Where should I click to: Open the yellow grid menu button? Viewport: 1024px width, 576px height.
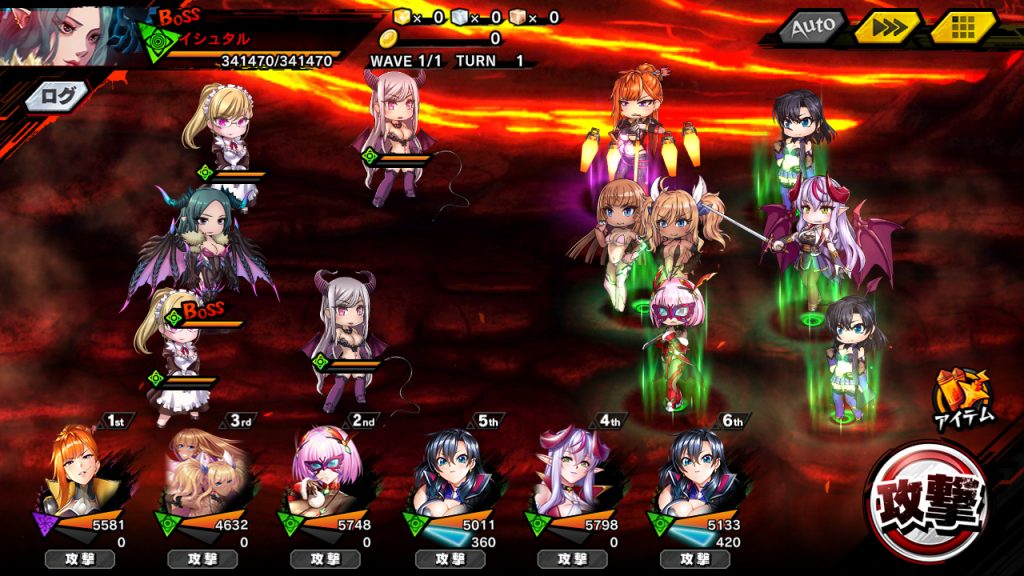(963, 28)
